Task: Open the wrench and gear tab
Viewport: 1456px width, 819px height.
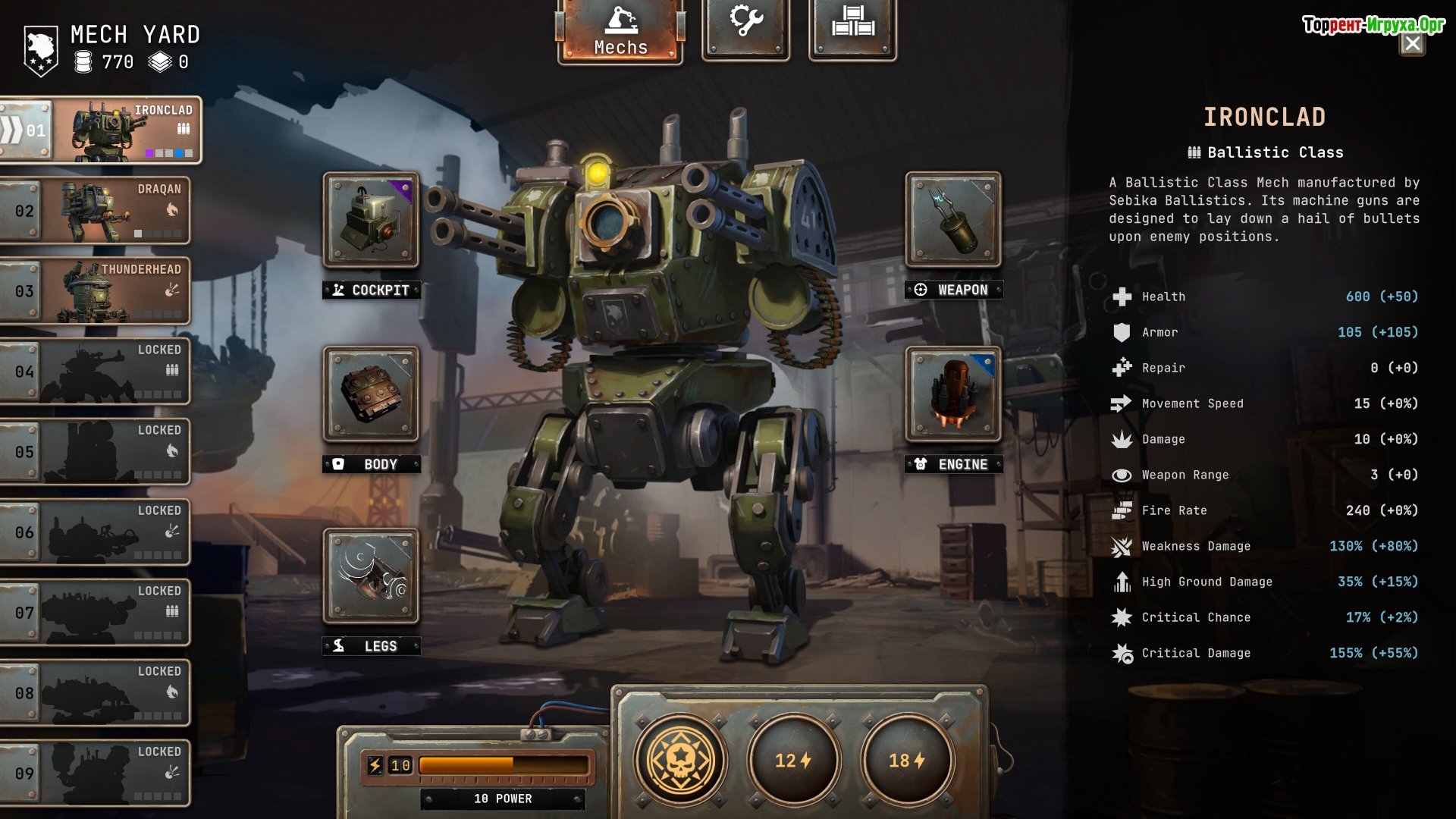Action: [x=746, y=27]
